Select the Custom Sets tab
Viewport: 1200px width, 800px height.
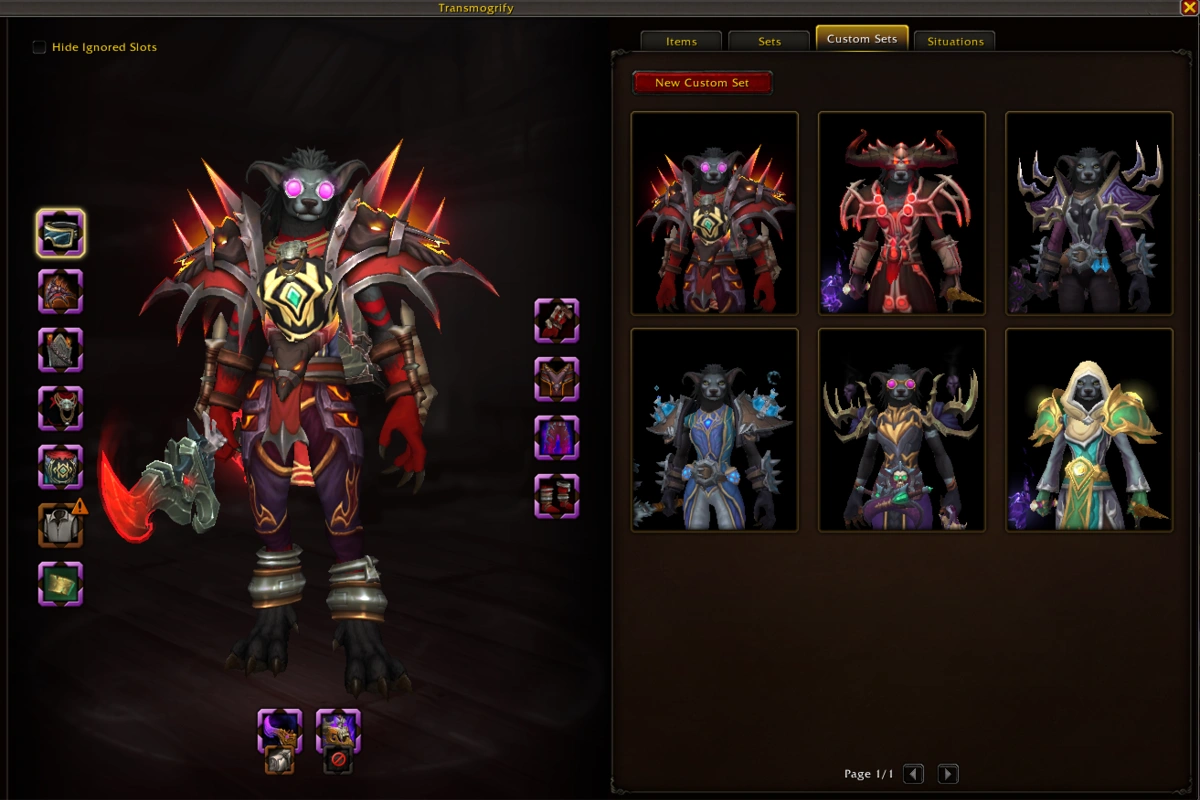(x=862, y=39)
